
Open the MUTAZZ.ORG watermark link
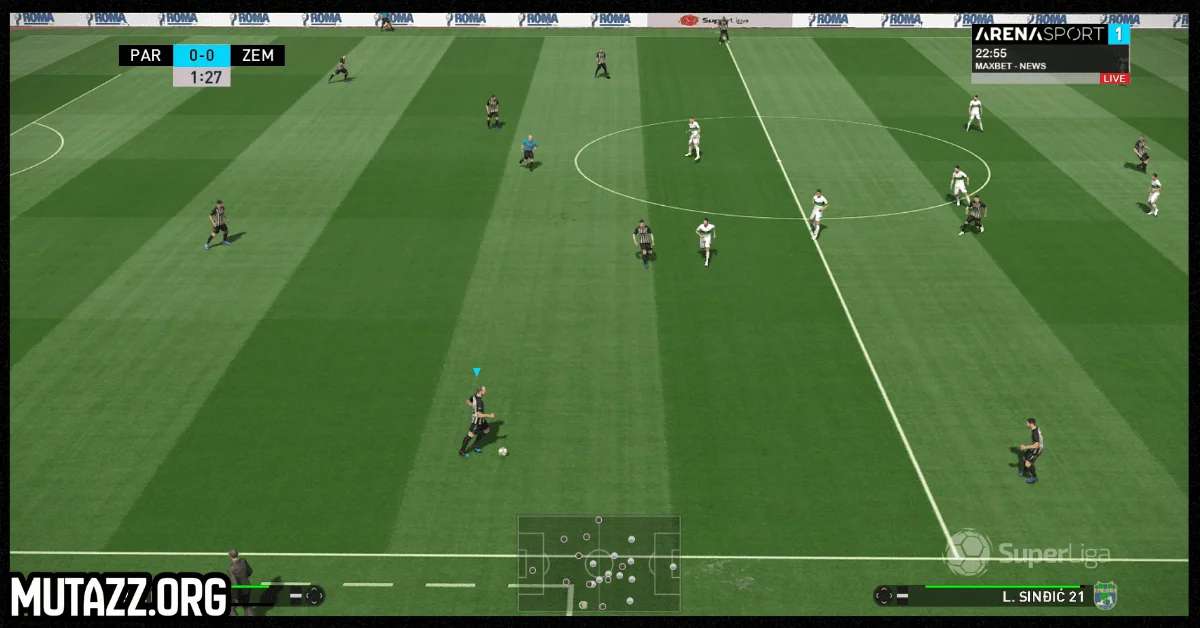tap(120, 597)
